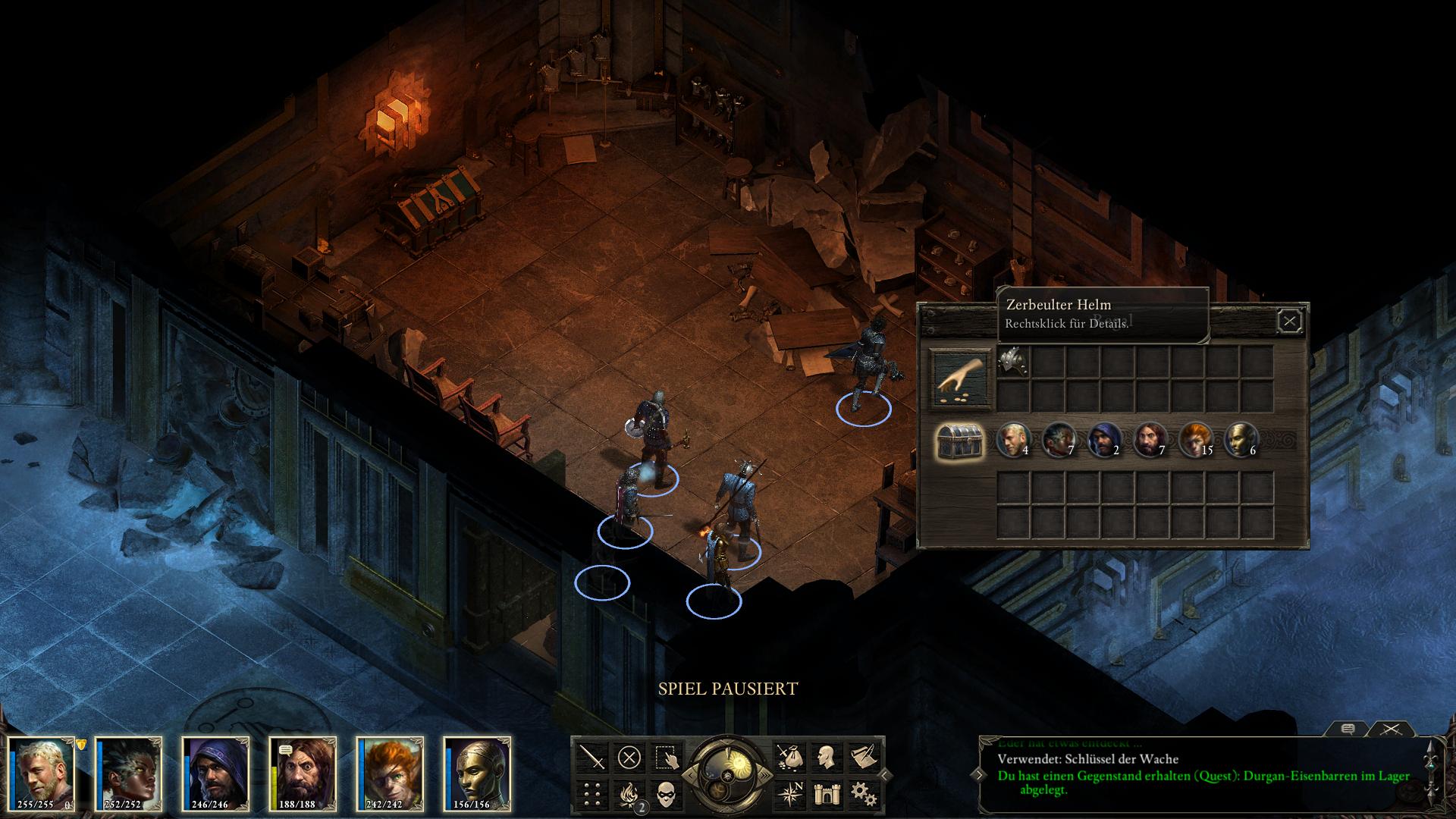Rest at camp using the campfire icon
Image resolution: width=1456 pixels, height=819 pixels.
click(x=629, y=794)
